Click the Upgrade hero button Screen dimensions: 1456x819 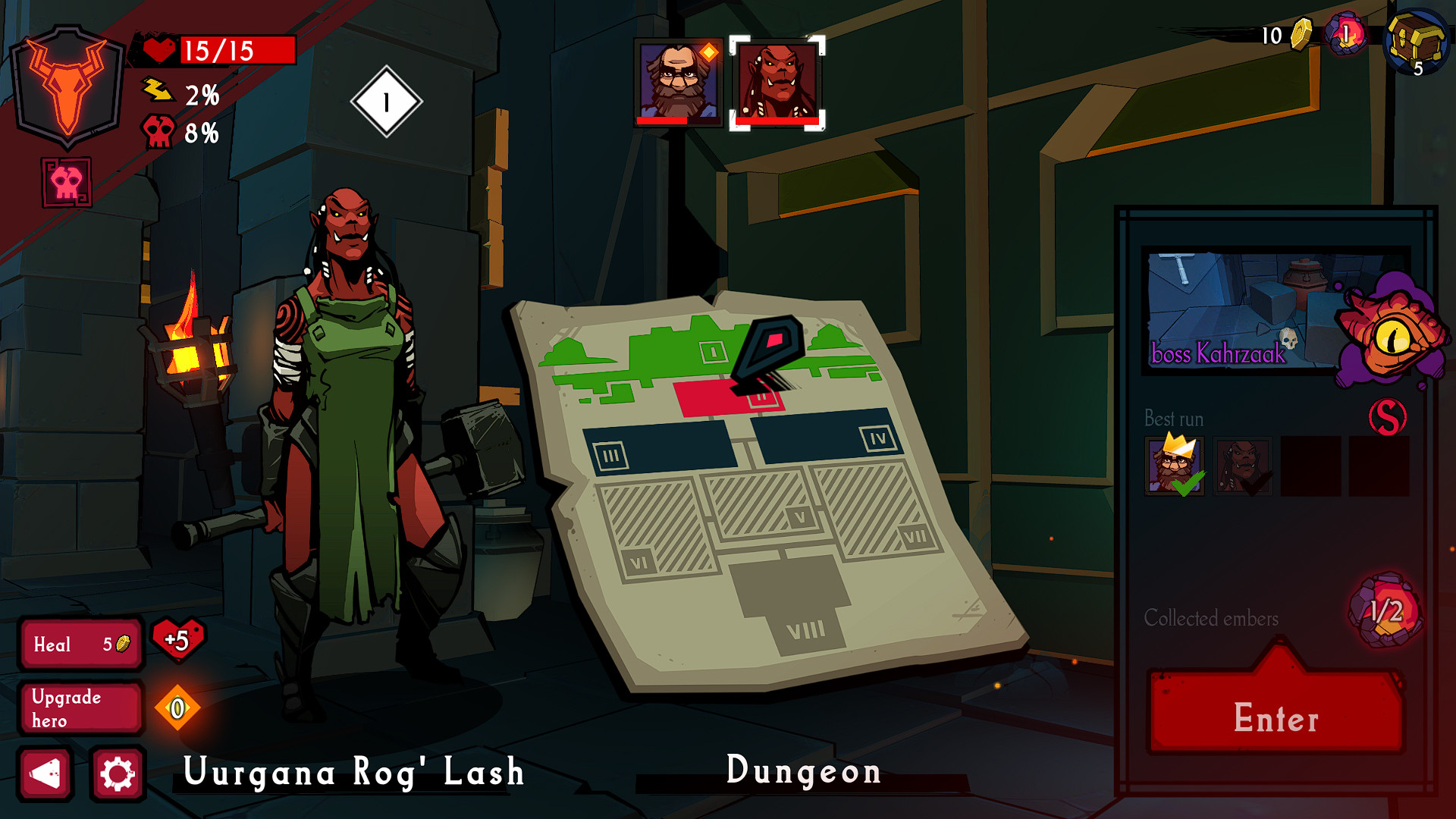coord(80,707)
